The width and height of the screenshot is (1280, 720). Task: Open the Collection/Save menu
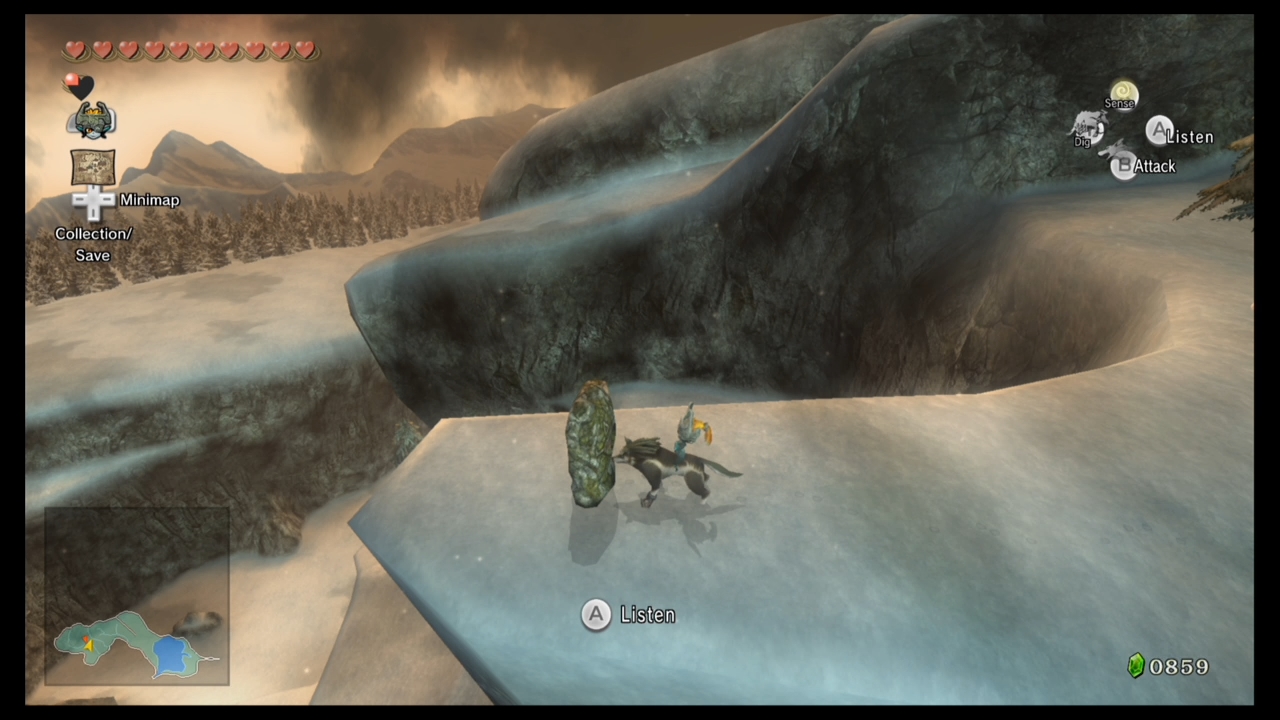(x=92, y=244)
